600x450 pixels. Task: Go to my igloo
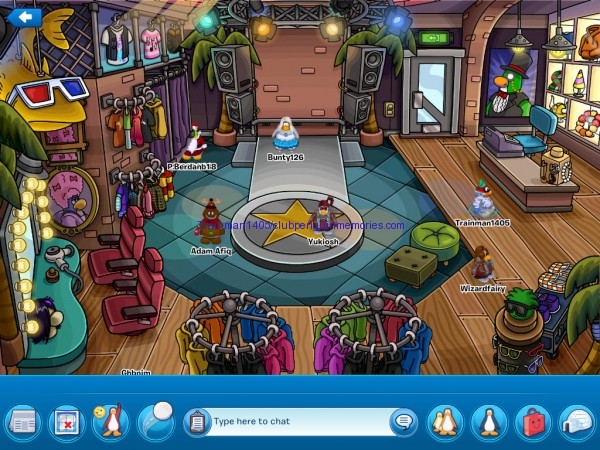click(x=576, y=422)
